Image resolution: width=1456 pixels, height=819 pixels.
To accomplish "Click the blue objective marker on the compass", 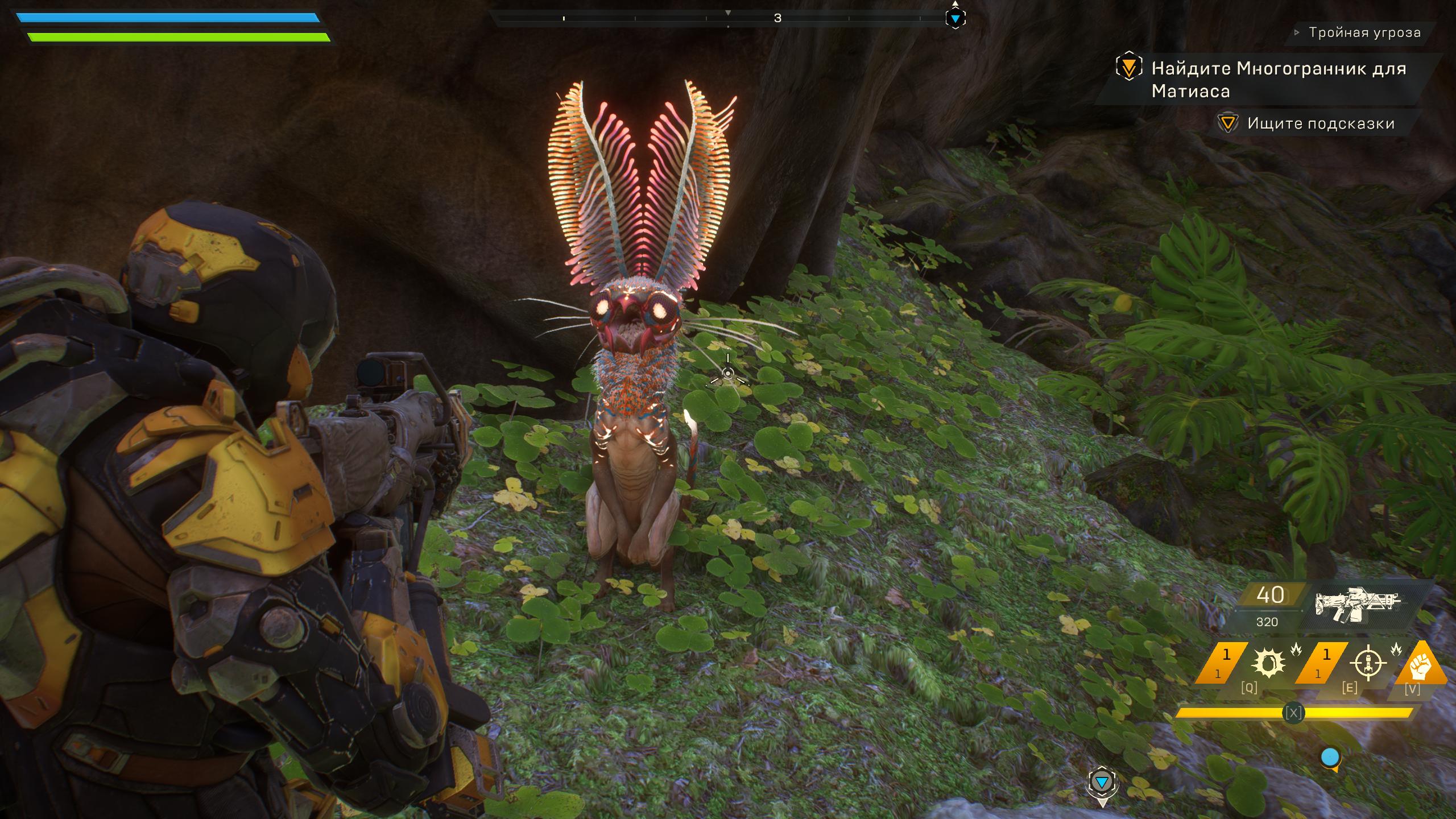I will click(x=955, y=19).
